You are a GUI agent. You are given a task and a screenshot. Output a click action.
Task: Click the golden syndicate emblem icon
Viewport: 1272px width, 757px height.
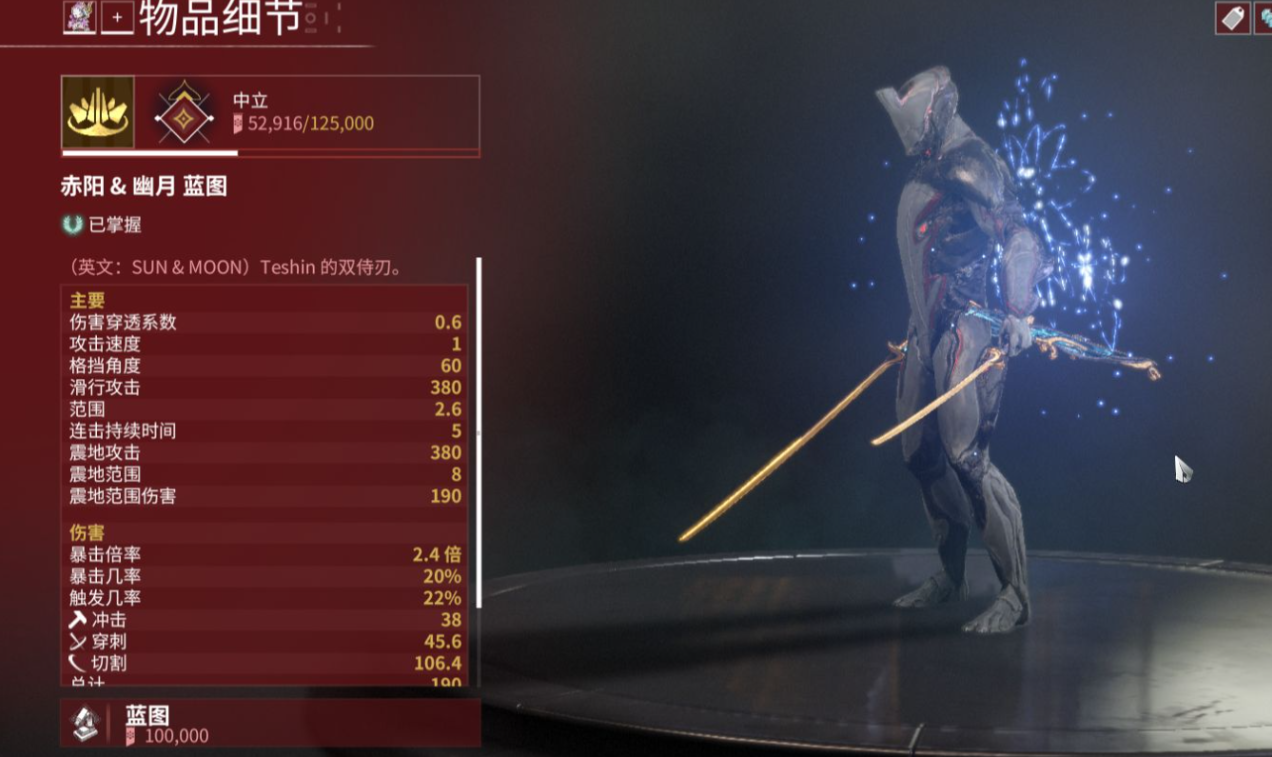point(98,113)
